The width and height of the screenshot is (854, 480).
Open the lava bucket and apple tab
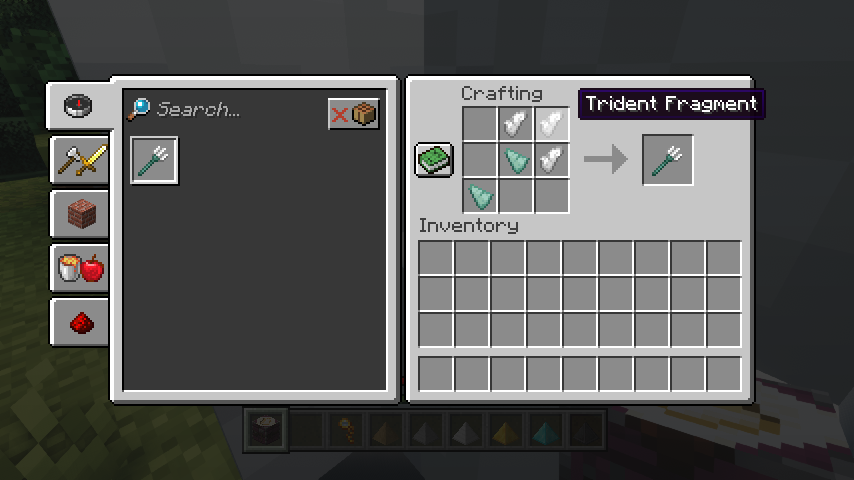(81, 268)
